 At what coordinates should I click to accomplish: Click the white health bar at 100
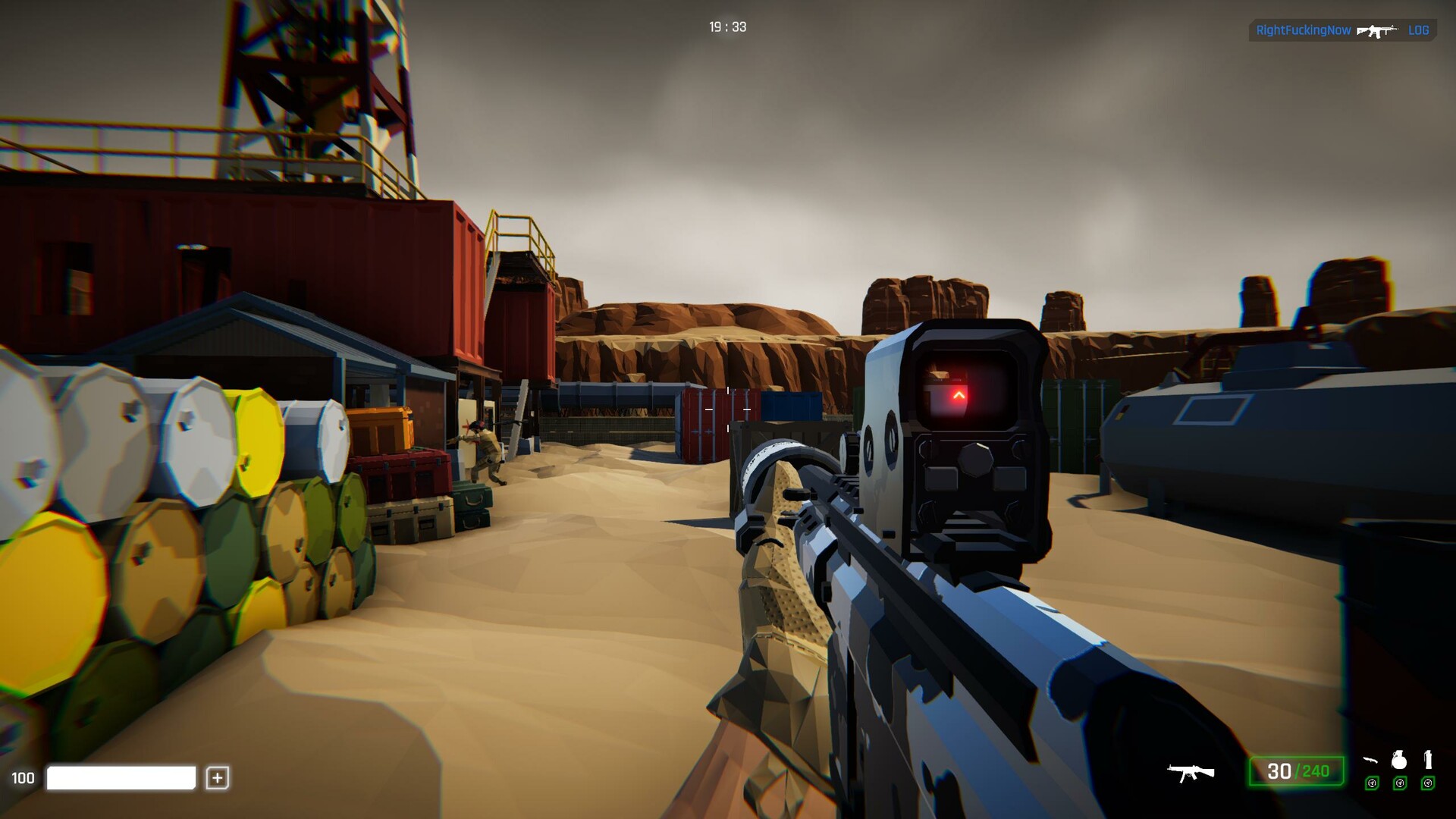pos(121,778)
